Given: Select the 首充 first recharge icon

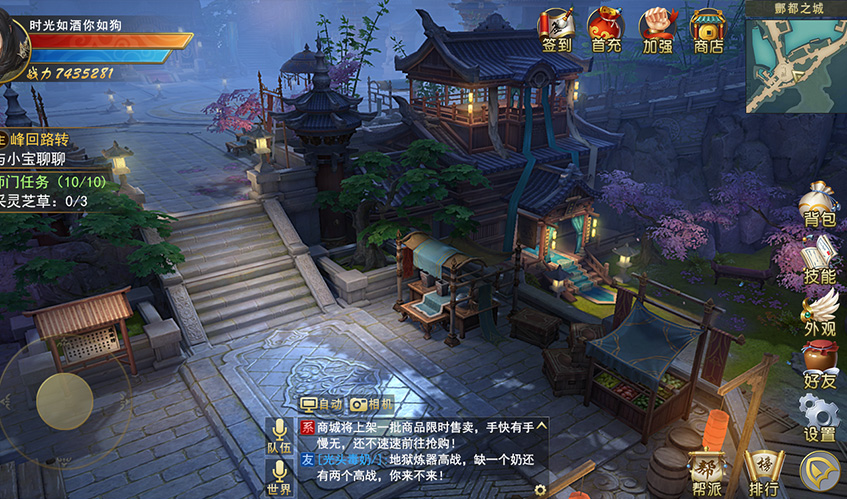Looking at the screenshot, I should click(606, 30).
